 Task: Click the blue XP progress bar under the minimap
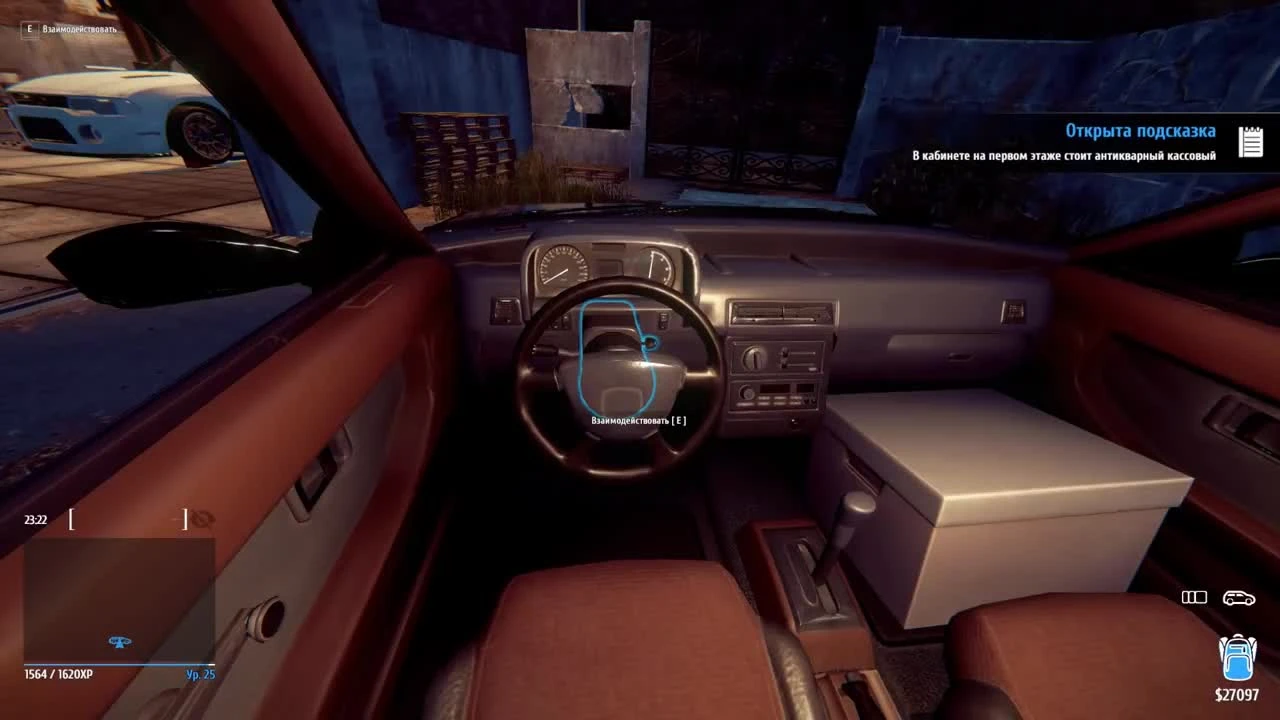pos(120,663)
